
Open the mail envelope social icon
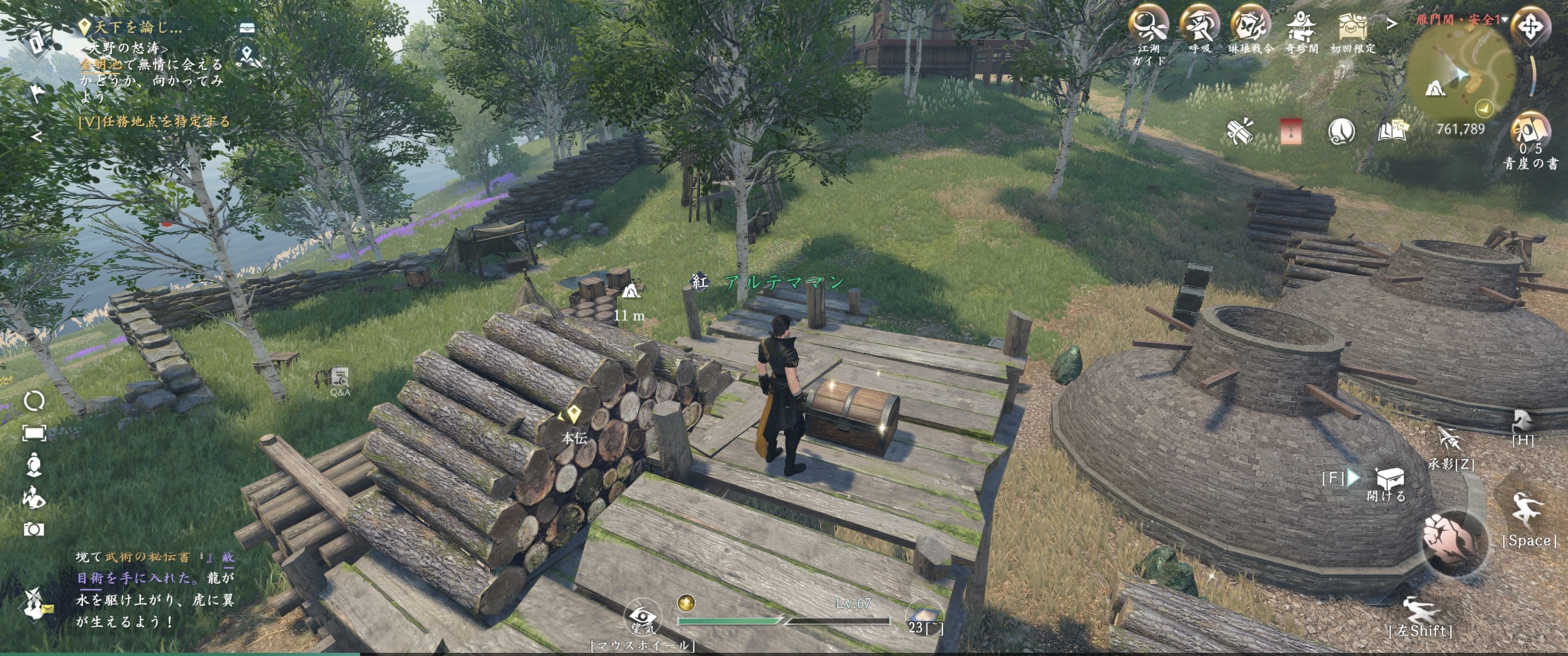[34, 604]
